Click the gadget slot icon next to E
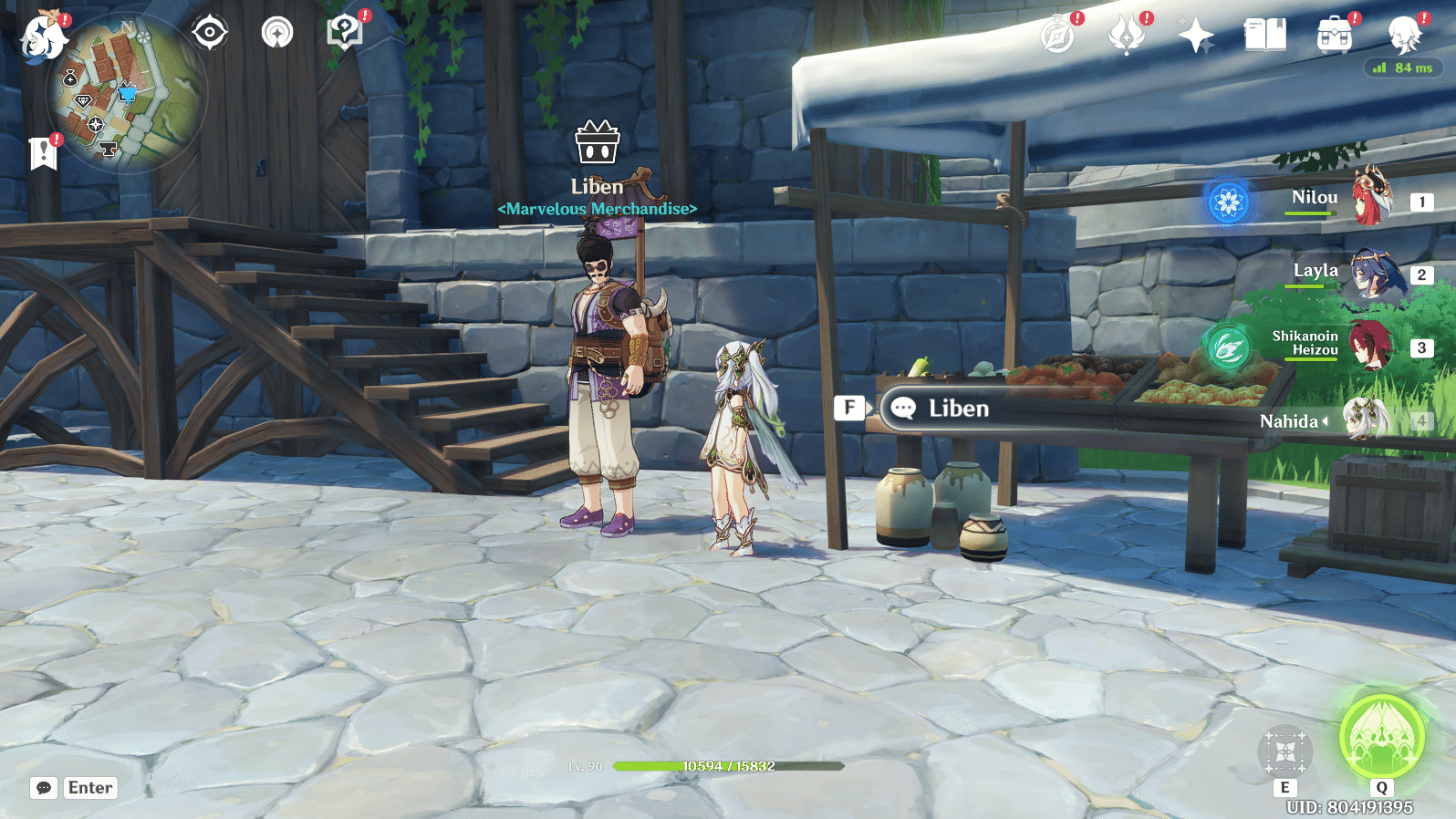The width and height of the screenshot is (1456, 819). (1285, 751)
